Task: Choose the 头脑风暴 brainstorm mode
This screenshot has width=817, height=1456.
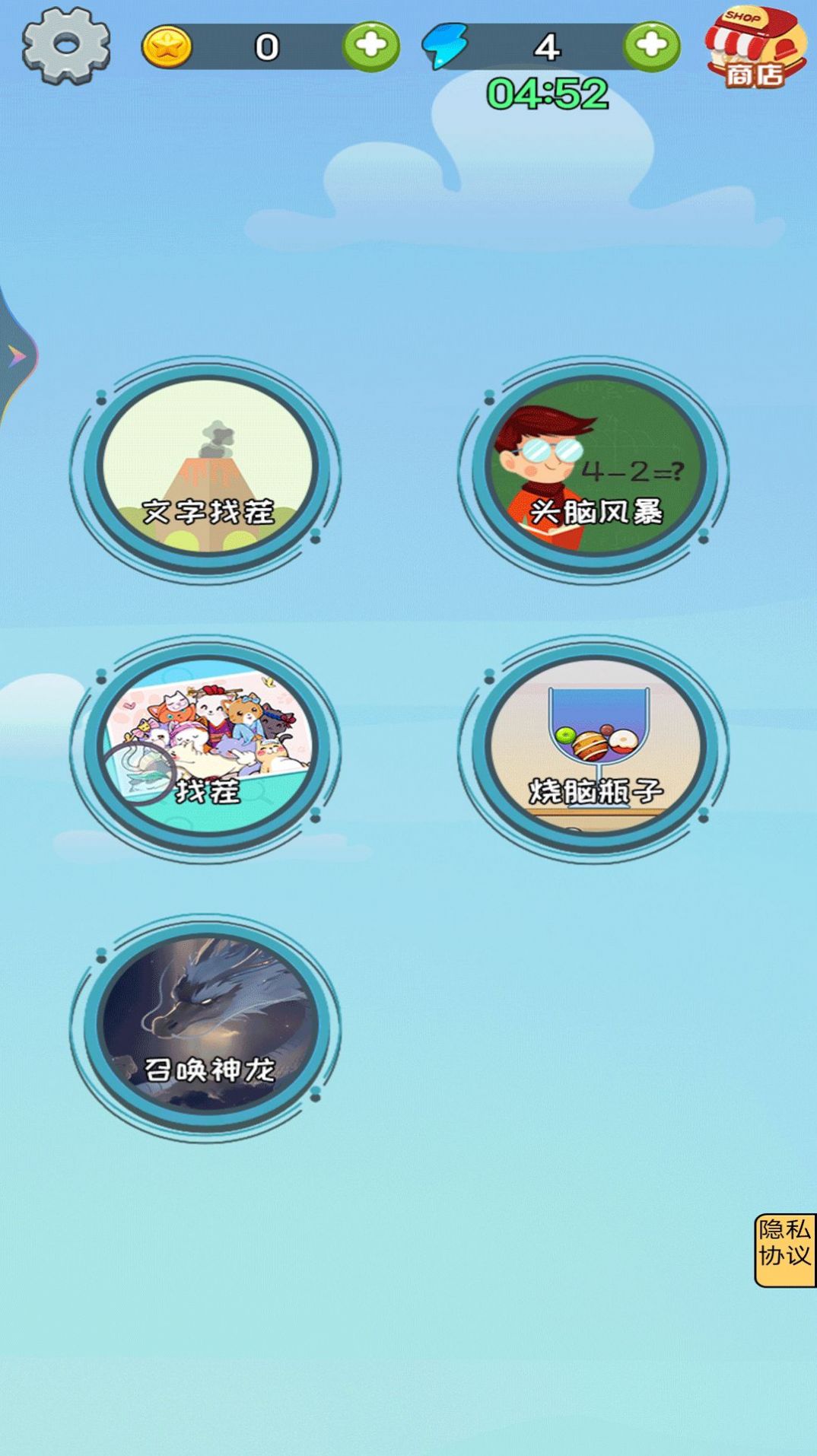Action: [595, 468]
